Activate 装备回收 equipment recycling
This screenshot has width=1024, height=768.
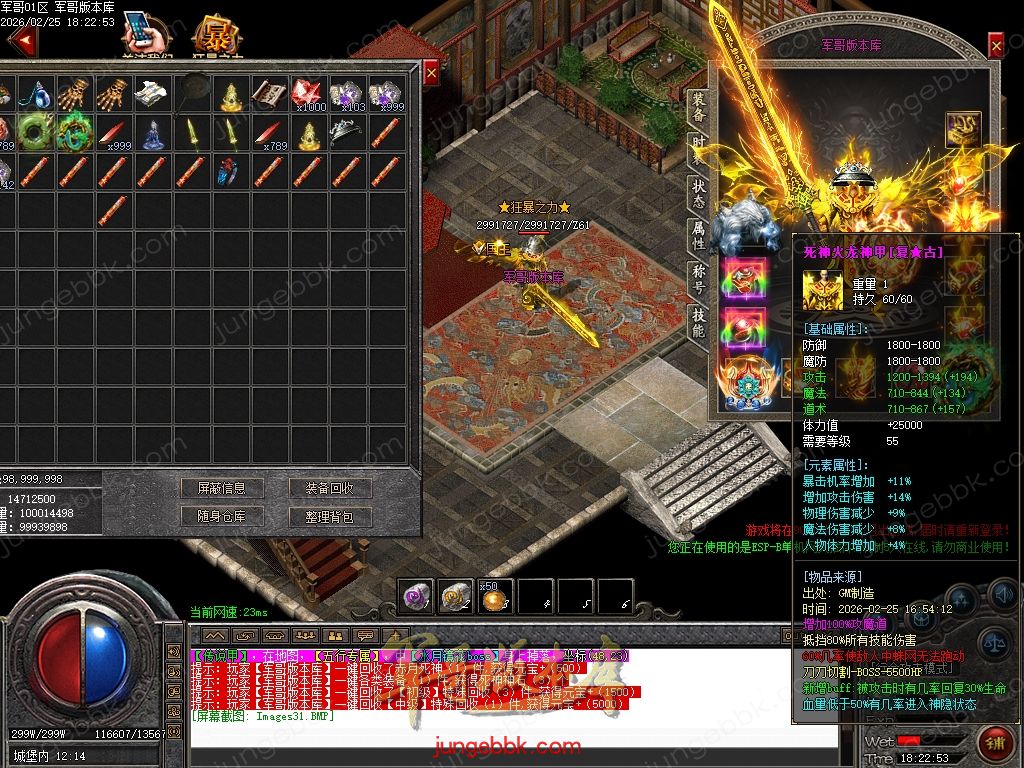329,488
